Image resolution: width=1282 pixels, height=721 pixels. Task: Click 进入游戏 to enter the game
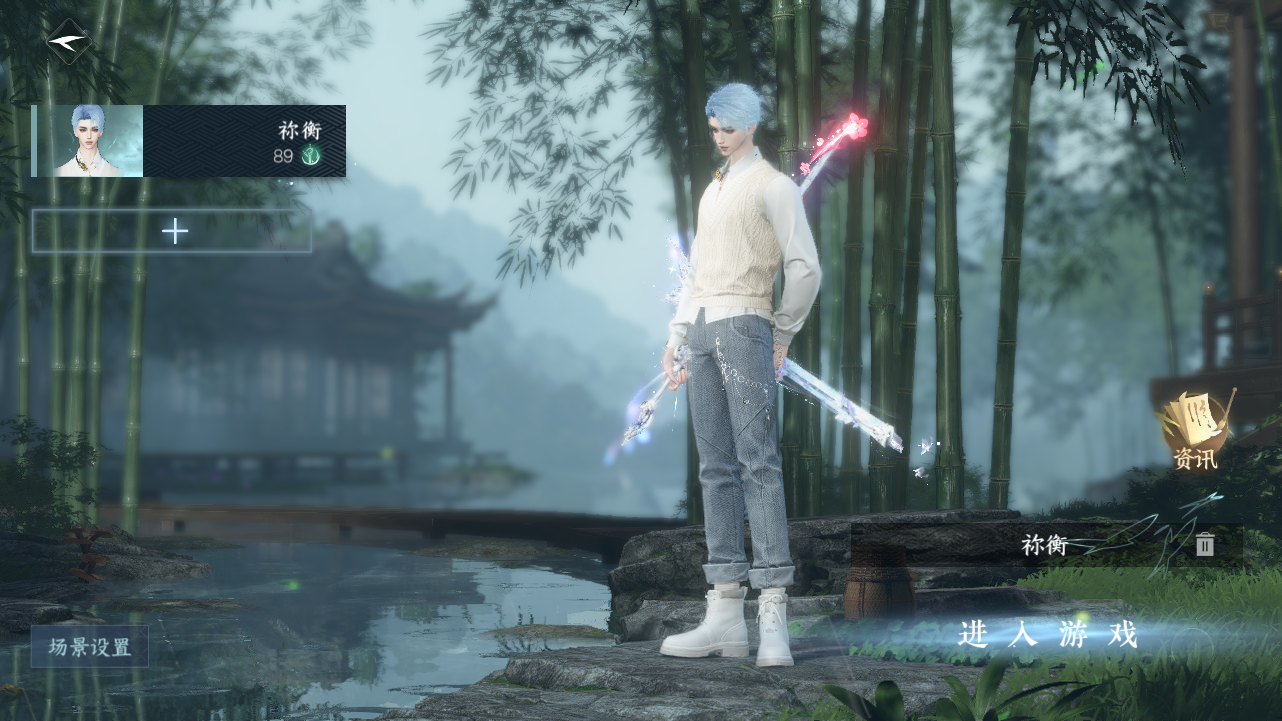(1048, 634)
